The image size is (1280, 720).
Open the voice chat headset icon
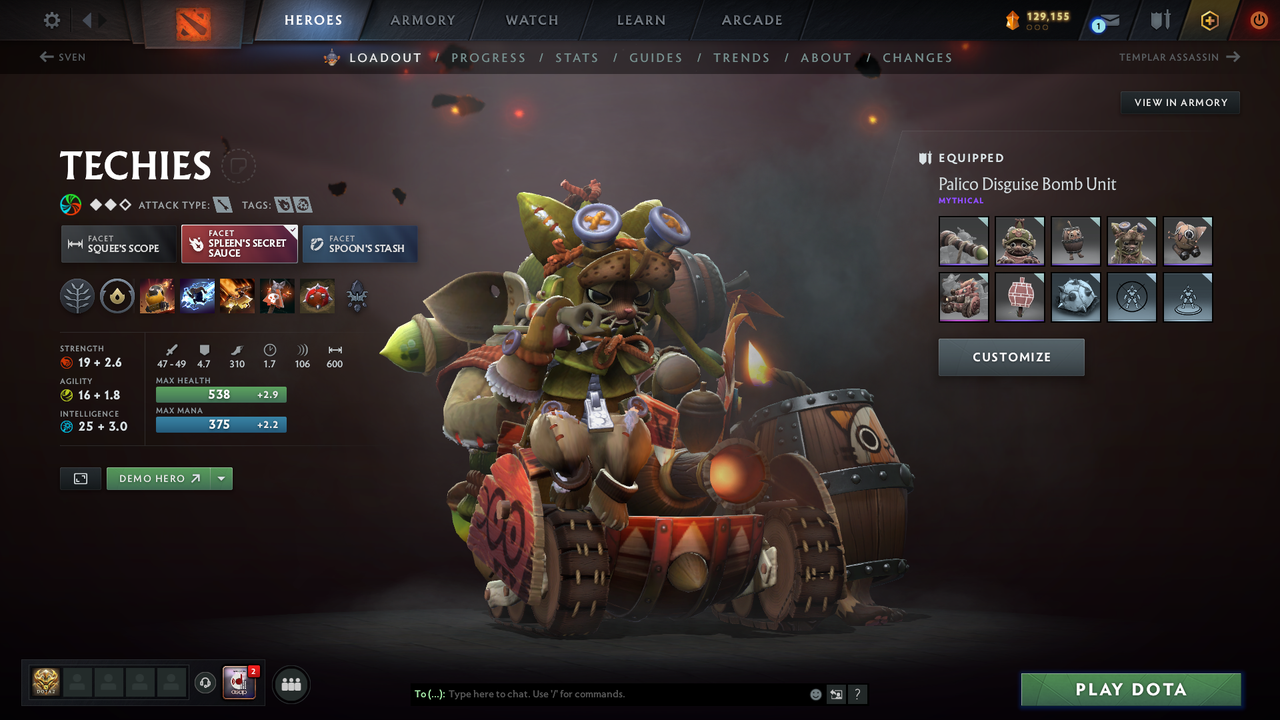[207, 683]
